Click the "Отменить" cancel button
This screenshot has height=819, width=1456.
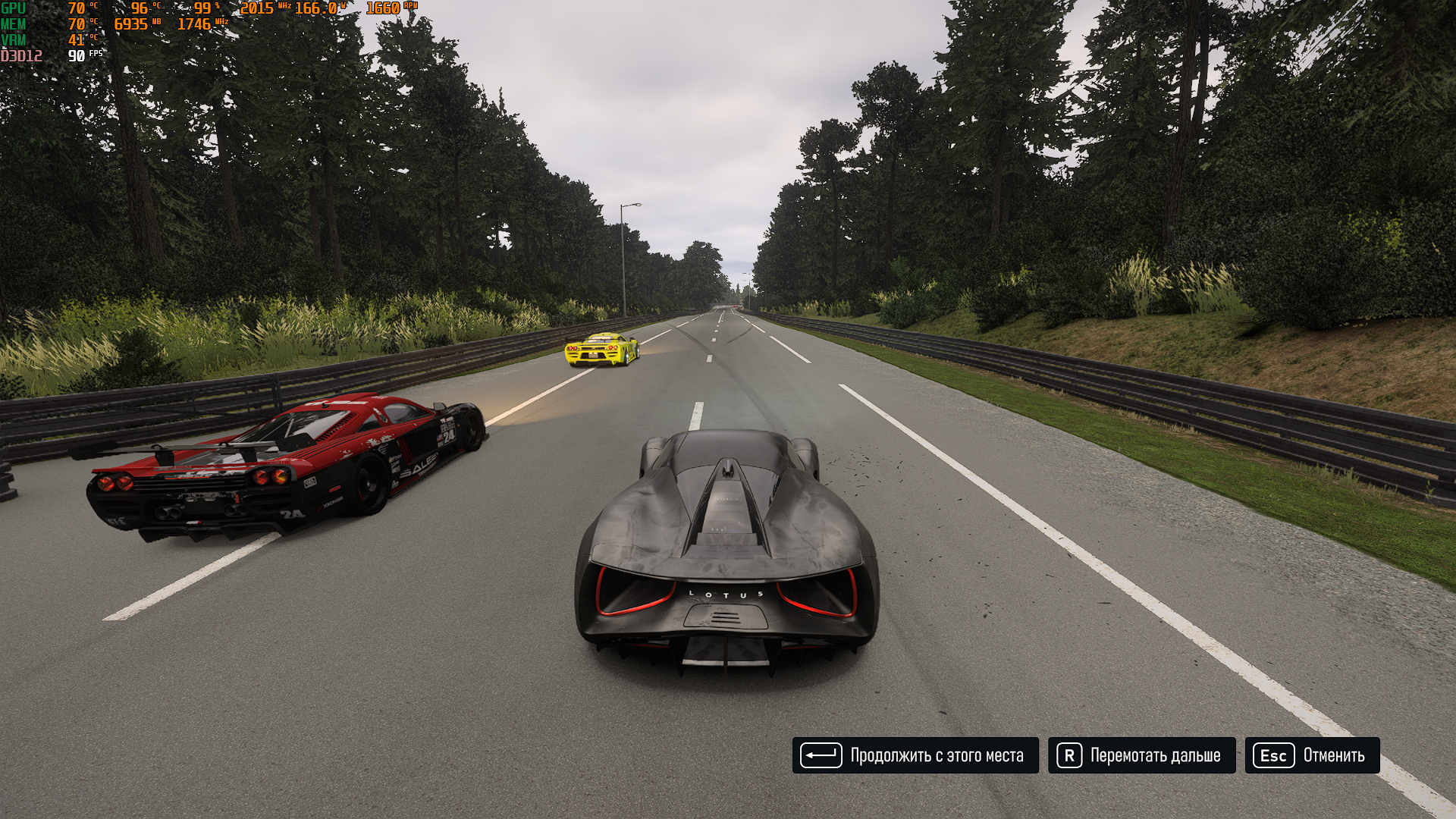pos(1312,755)
